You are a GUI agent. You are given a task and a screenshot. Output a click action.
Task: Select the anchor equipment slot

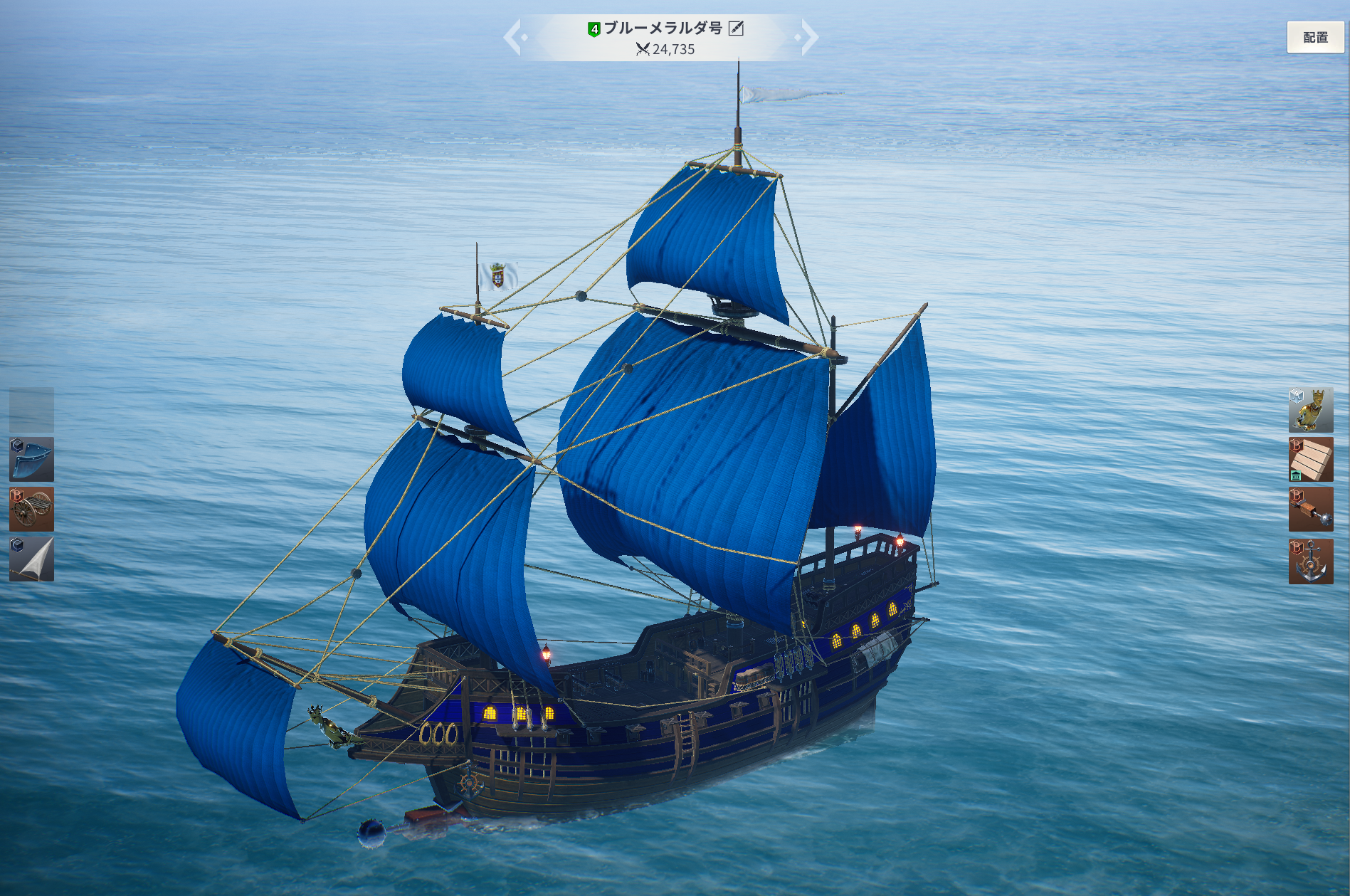click(x=1310, y=562)
